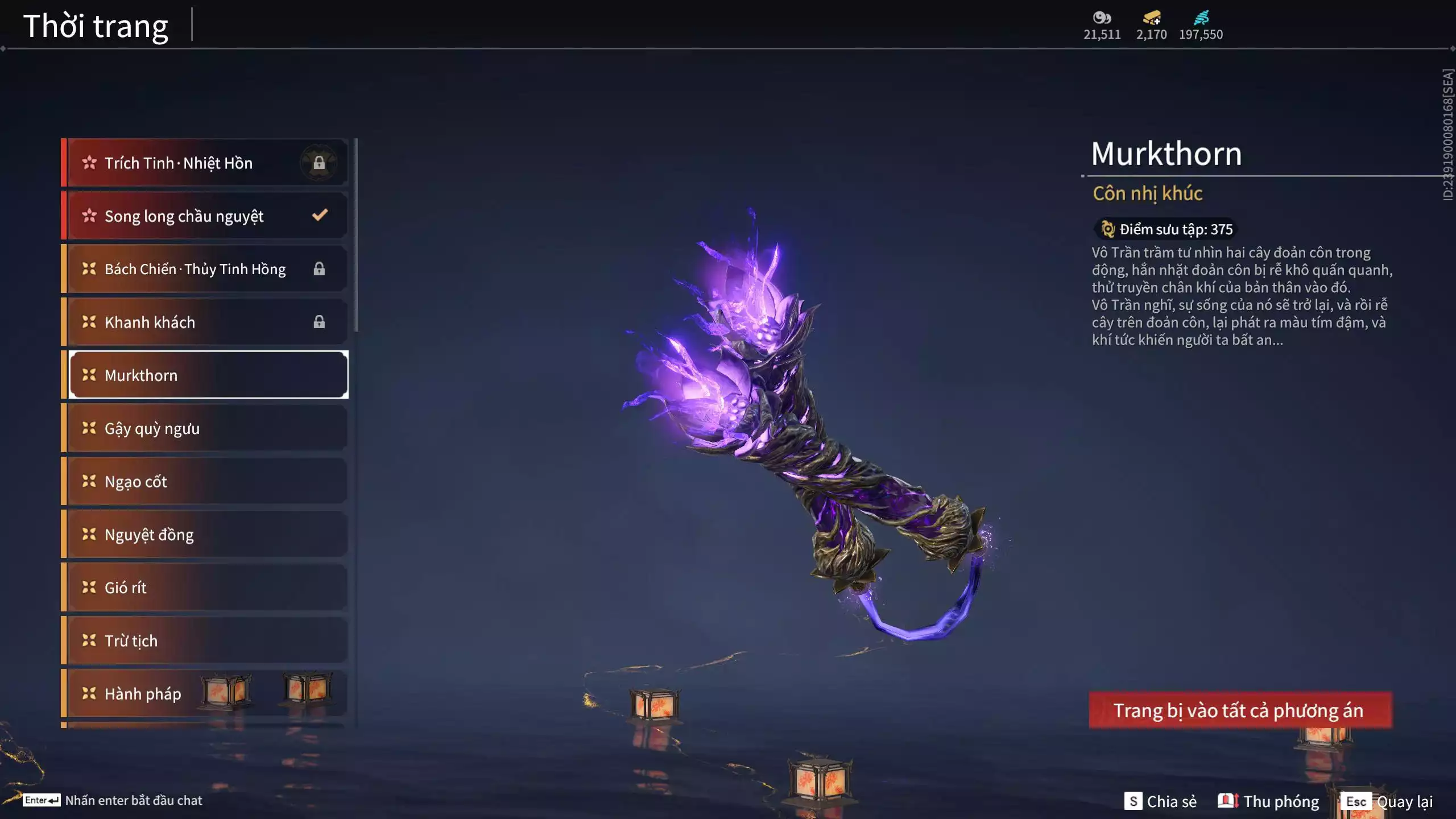Viewport: 1456px width, 819px height.
Task: Pick the Khanh khách skin row
Action: tap(205, 322)
